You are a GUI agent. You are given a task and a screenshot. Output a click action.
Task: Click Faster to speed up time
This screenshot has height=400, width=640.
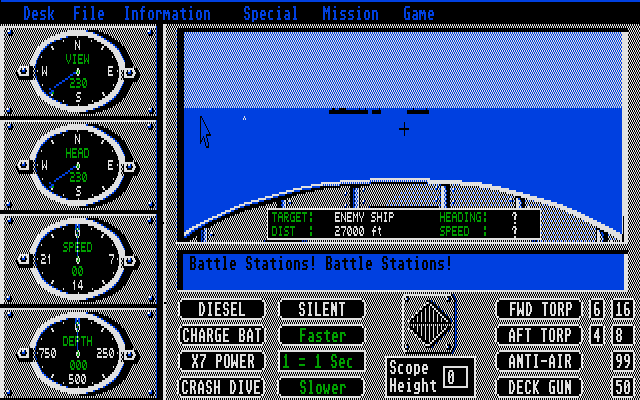[x=321, y=336]
